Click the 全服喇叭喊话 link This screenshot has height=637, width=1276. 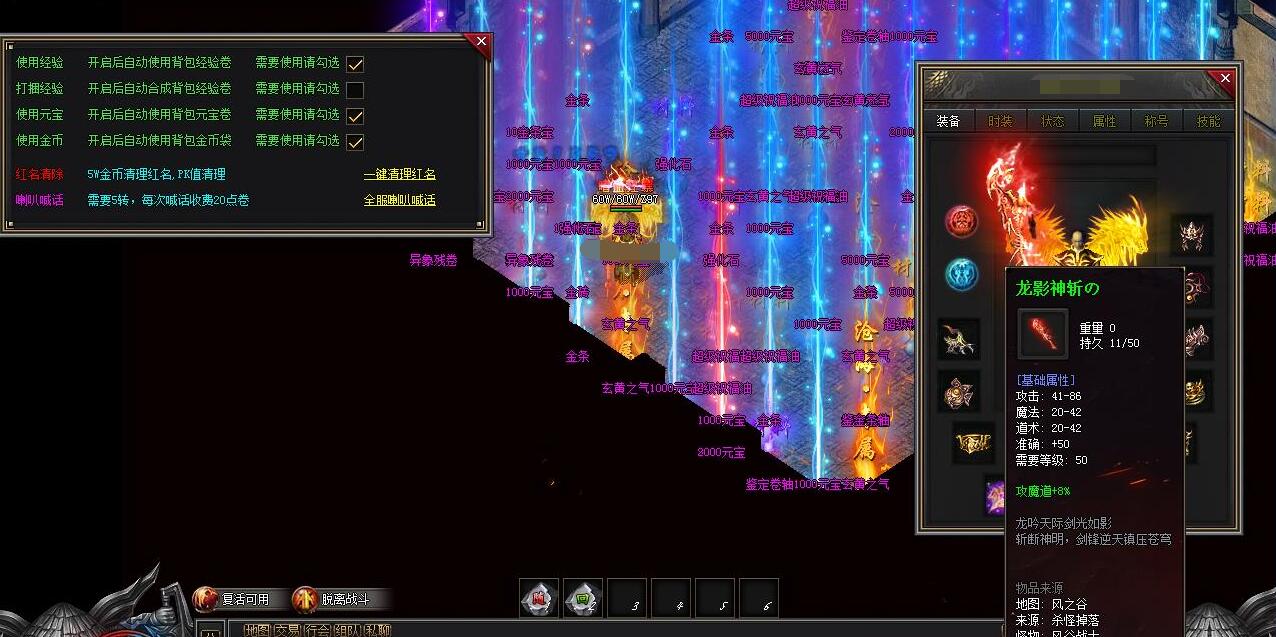coord(399,200)
